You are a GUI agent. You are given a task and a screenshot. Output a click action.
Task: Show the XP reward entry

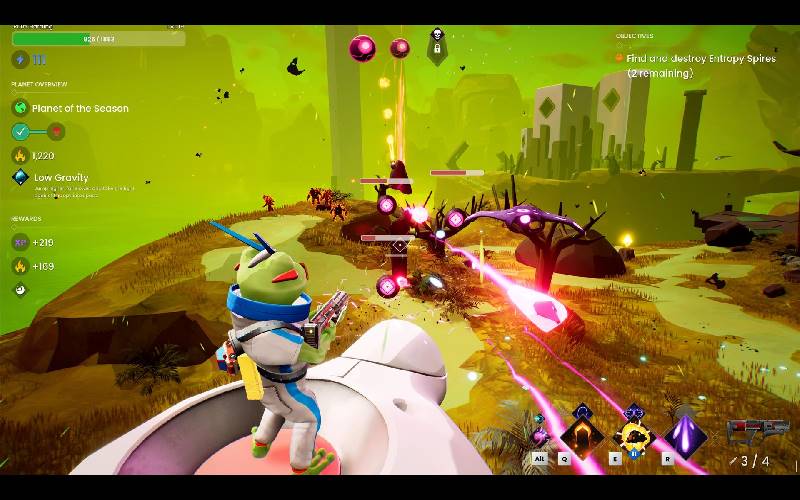[20, 243]
